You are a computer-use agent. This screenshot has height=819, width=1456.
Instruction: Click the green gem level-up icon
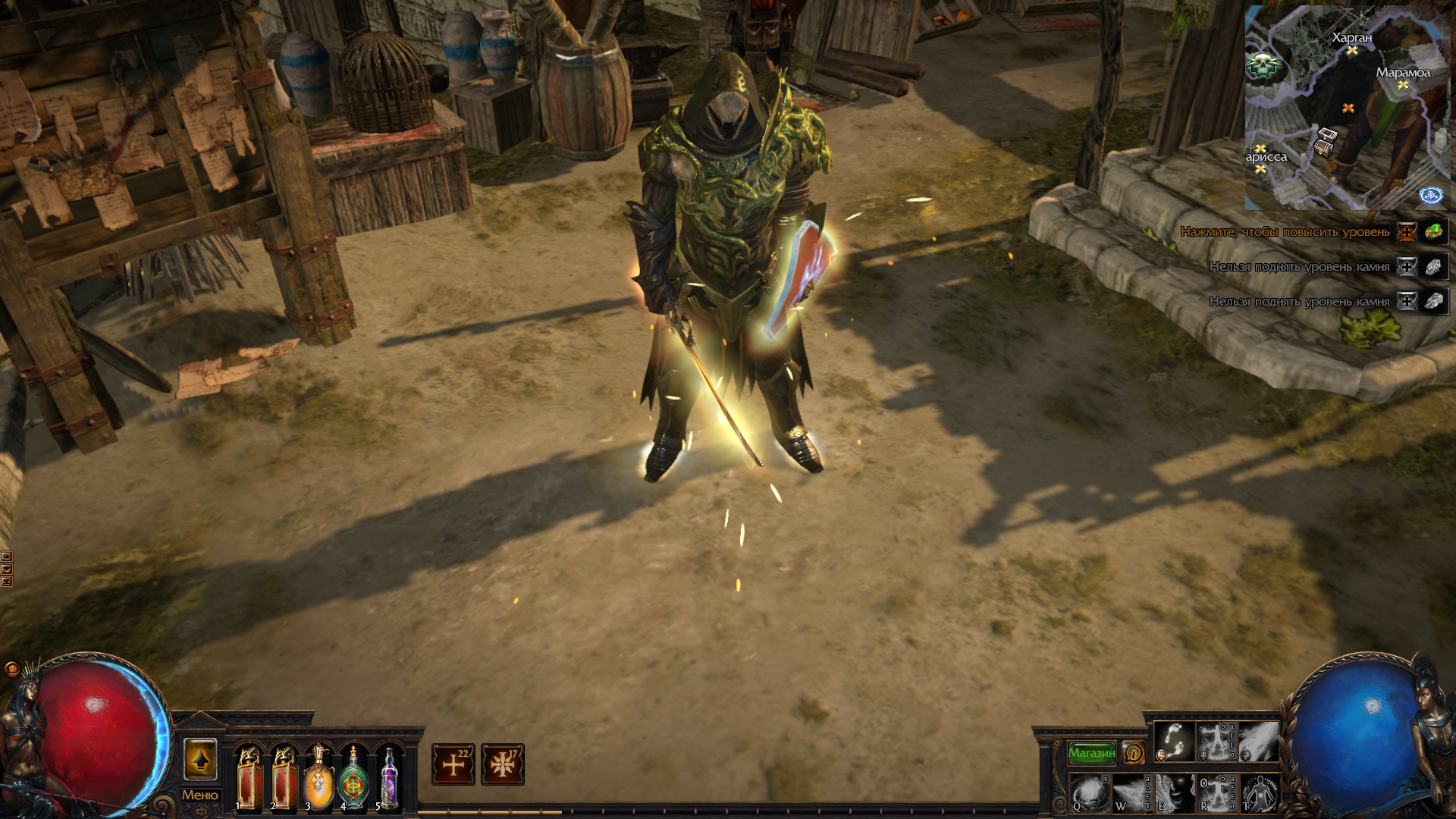[x=1436, y=231]
